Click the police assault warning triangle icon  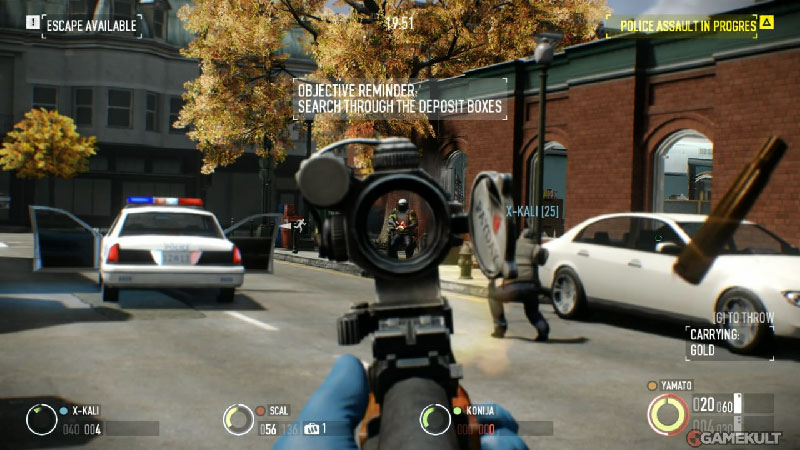(x=766, y=22)
